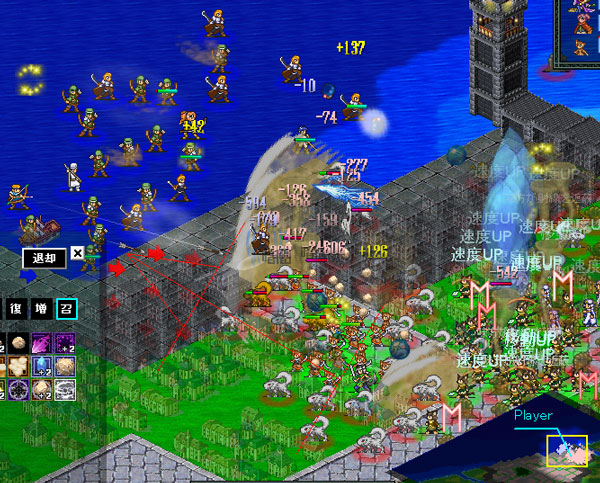The height and width of the screenshot is (483, 600).
Task: Select the highlighted 召 summon tab
Action: (66, 308)
